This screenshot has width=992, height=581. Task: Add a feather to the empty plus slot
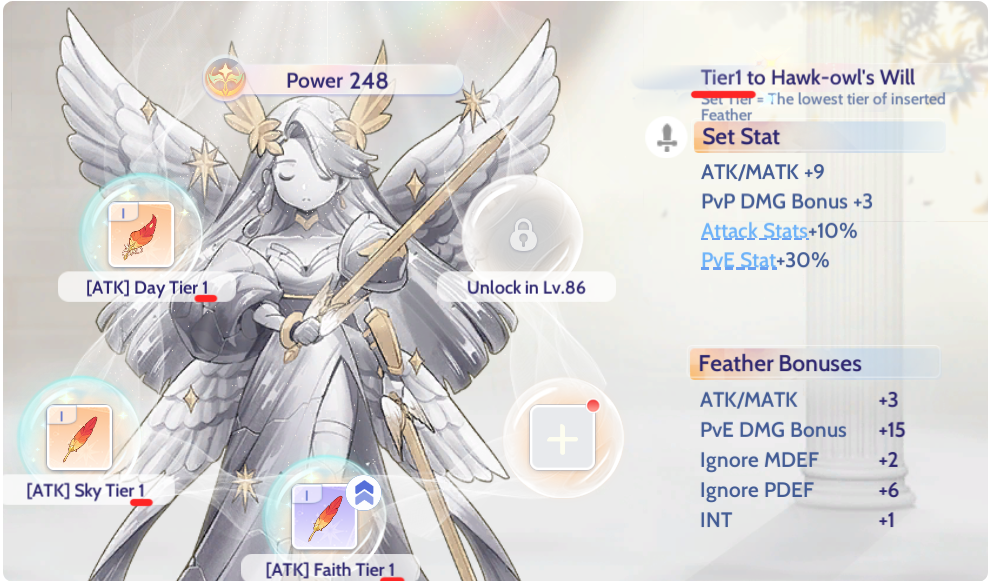[562, 437]
